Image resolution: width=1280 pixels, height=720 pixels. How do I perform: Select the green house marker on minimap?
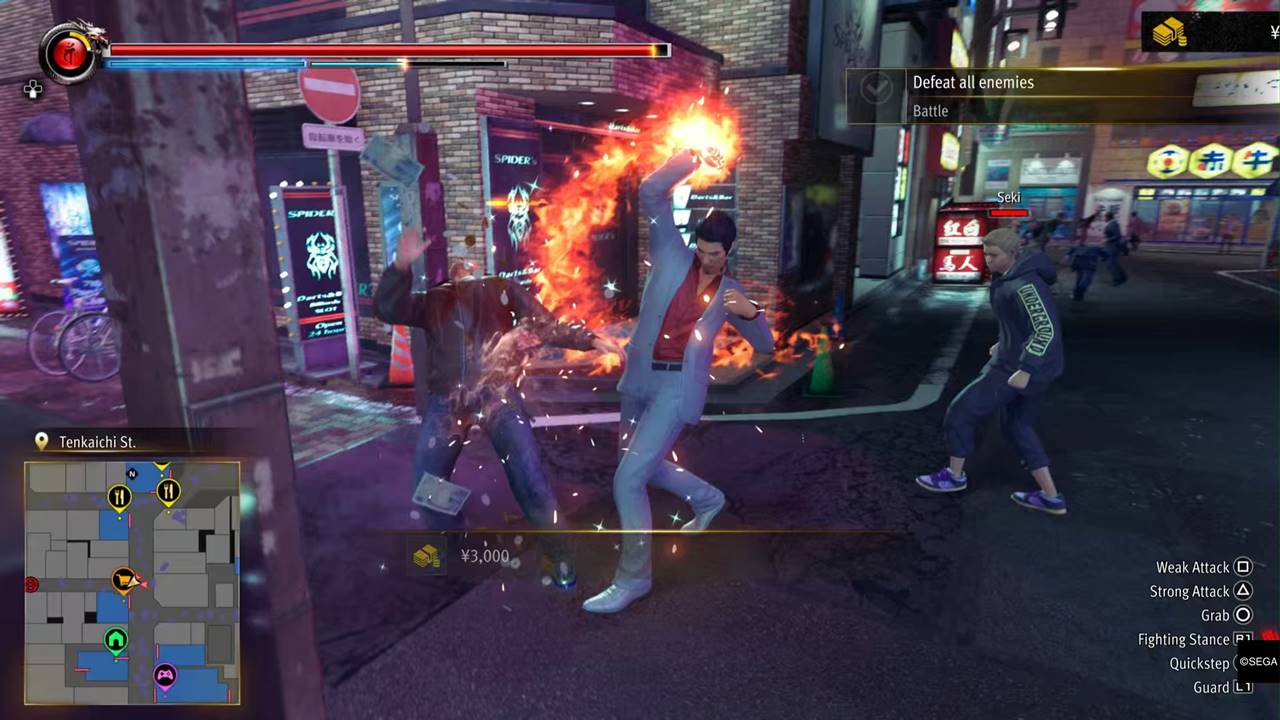116,639
